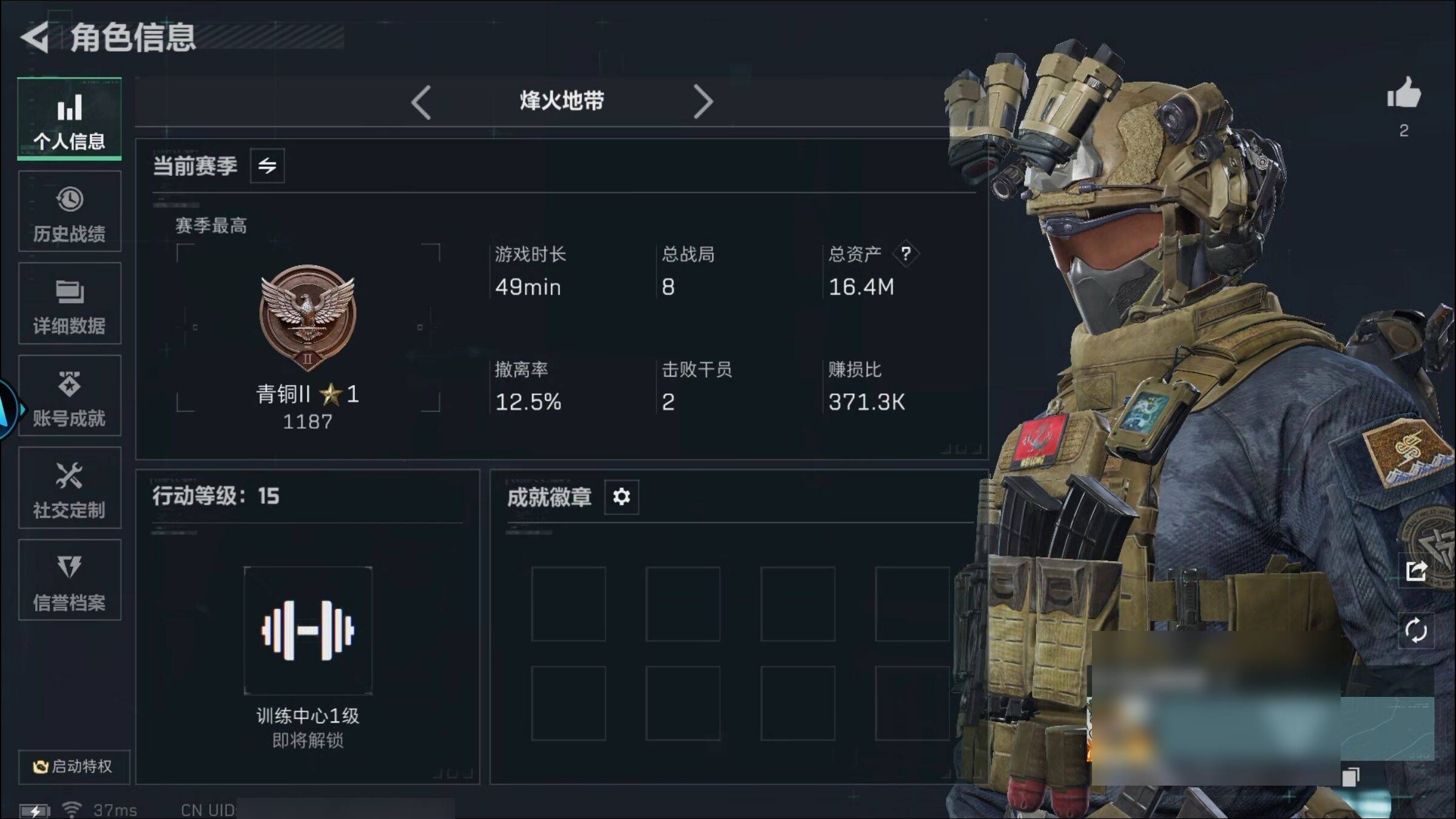Share the character profile
The image size is (1456, 819).
click(1416, 571)
